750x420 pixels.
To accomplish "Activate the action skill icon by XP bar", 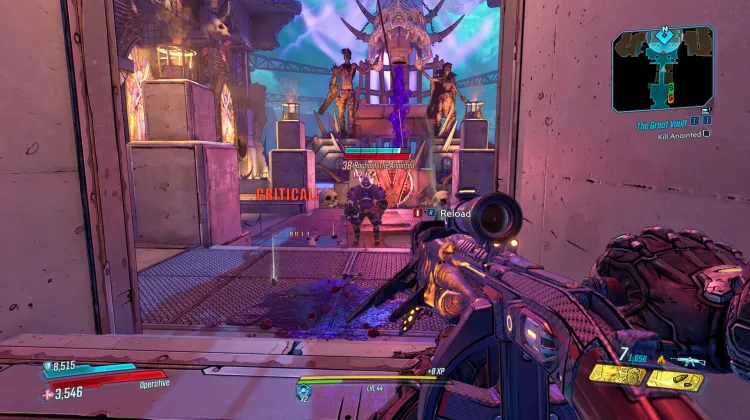I will [302, 391].
